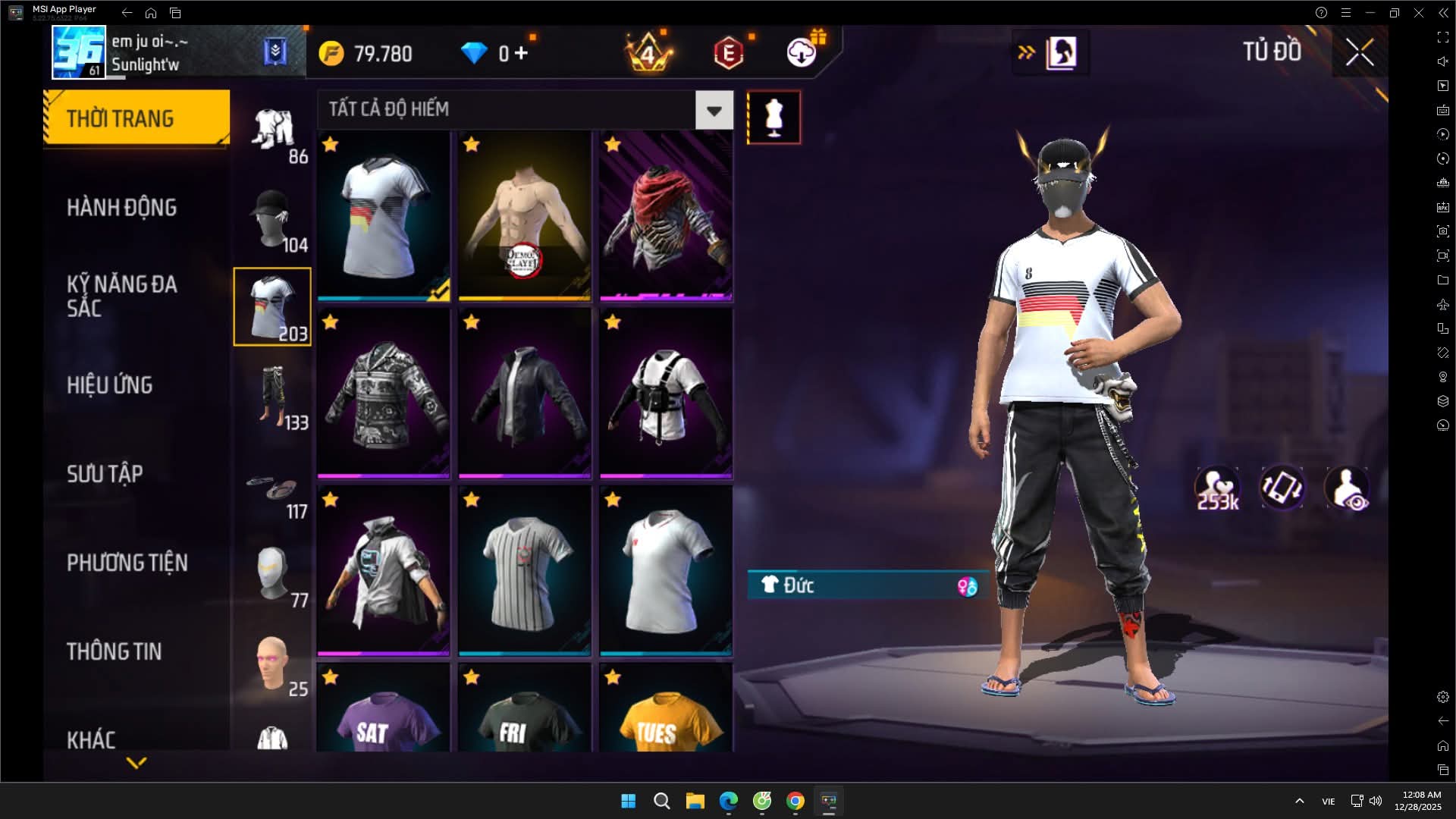Show the Thông Tin tab
Screen dimensions: 1456x819
point(114,651)
